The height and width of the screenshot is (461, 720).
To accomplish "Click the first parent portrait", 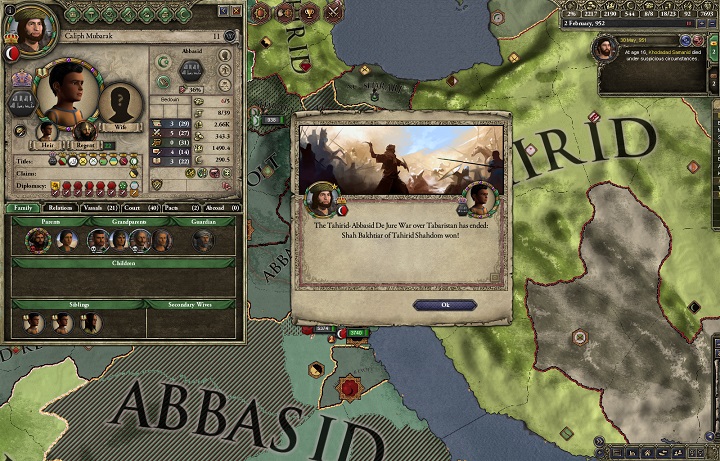I will (36, 240).
